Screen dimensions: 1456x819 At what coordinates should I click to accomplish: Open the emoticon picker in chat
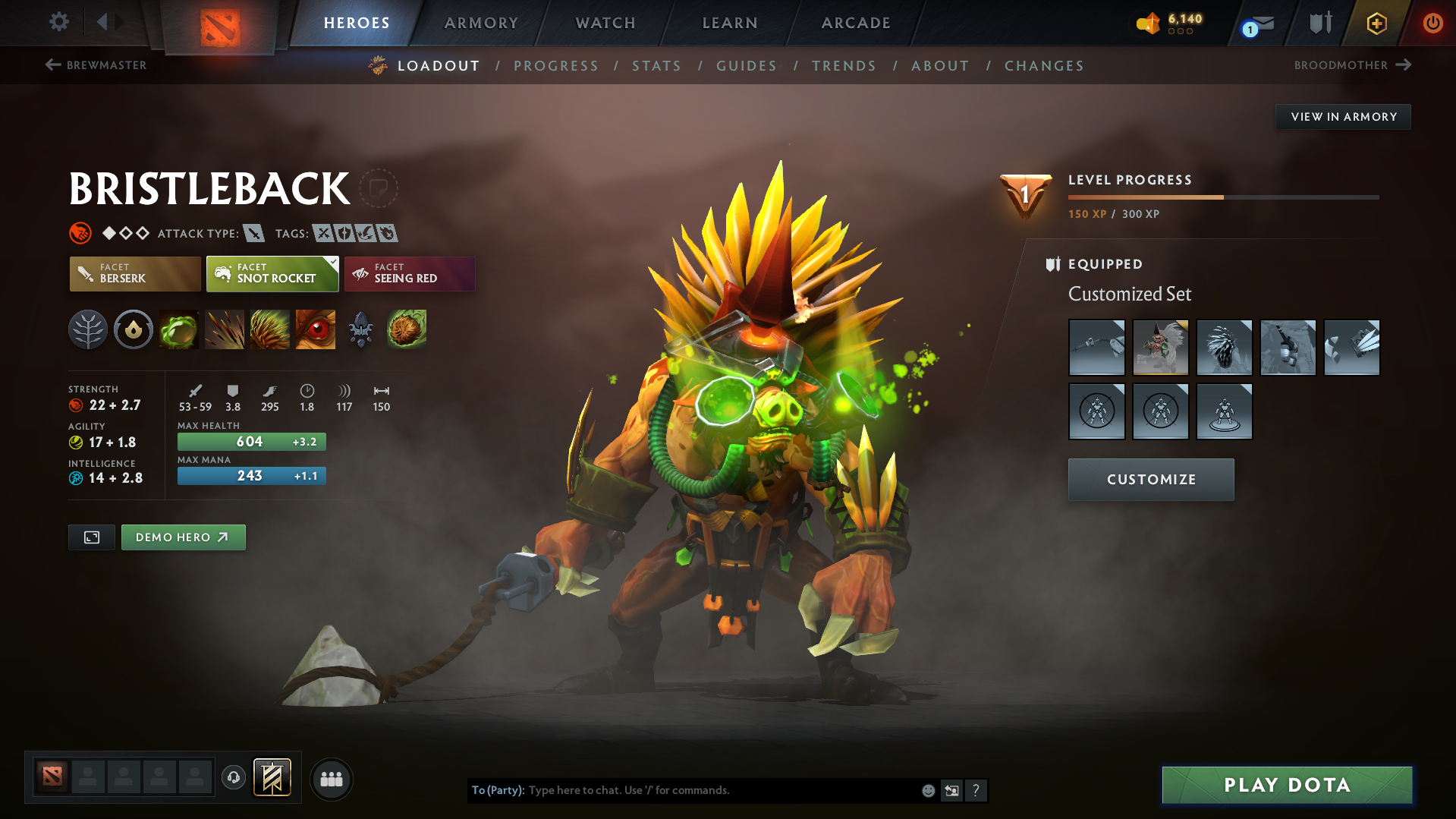[x=928, y=790]
